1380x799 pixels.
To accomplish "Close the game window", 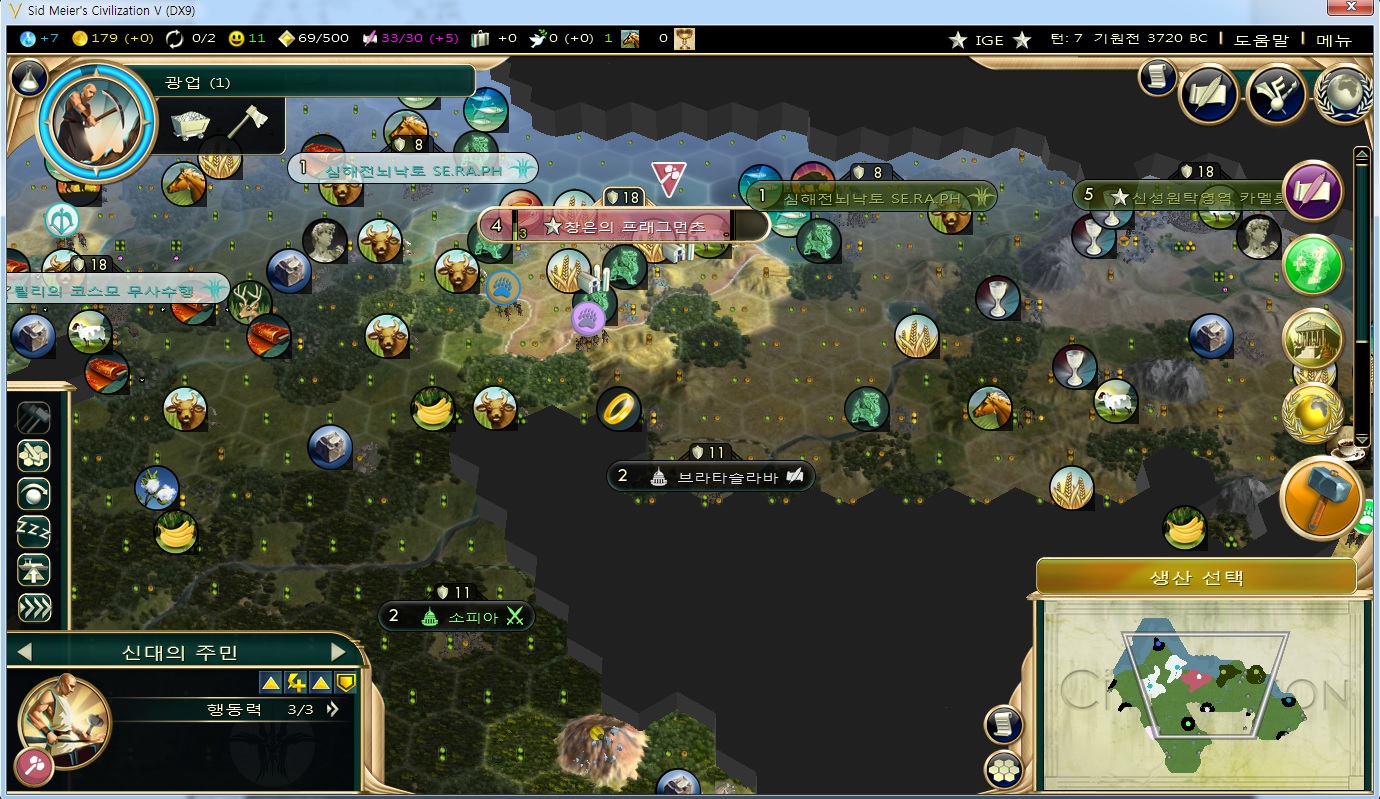I will 1349,9.
